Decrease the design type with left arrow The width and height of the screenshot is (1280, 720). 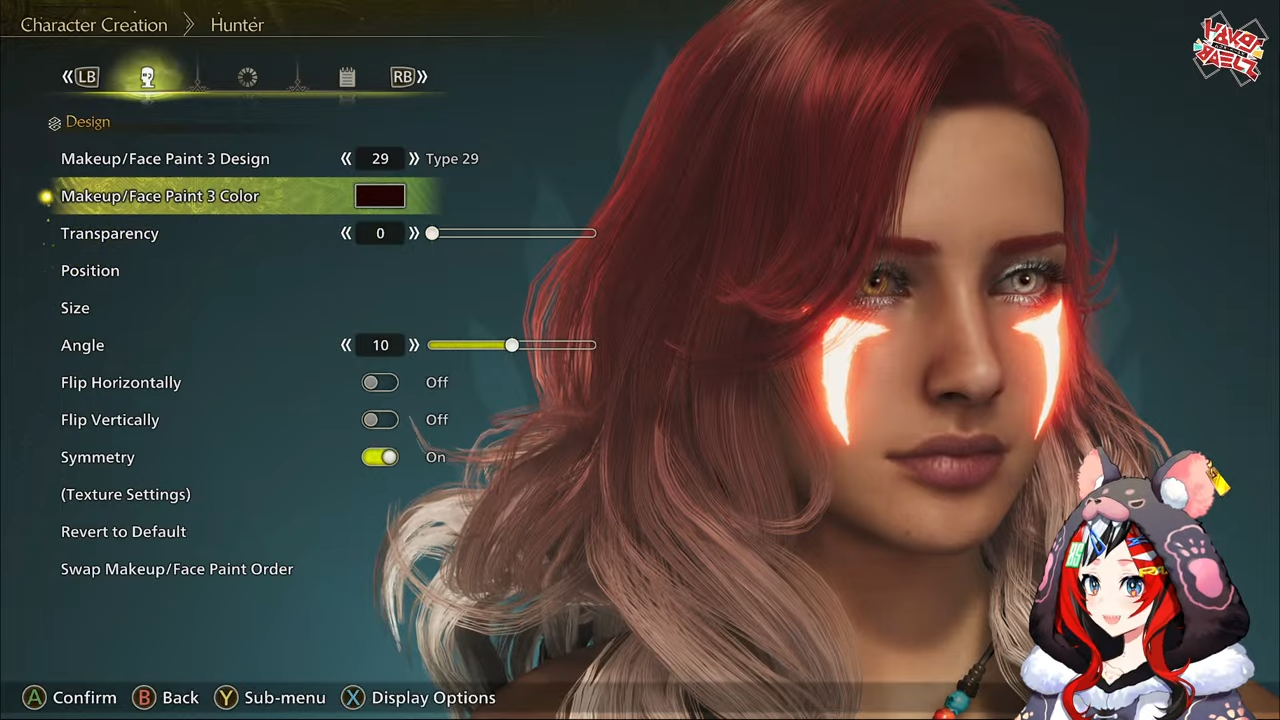tap(346, 159)
